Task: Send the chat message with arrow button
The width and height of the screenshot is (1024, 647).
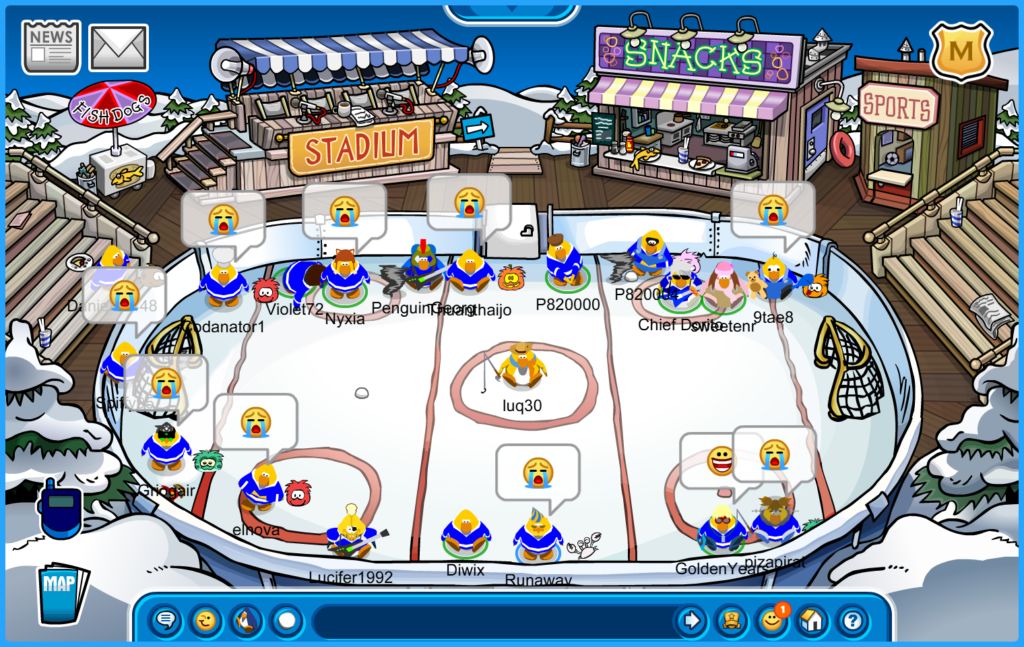Action: tap(691, 621)
